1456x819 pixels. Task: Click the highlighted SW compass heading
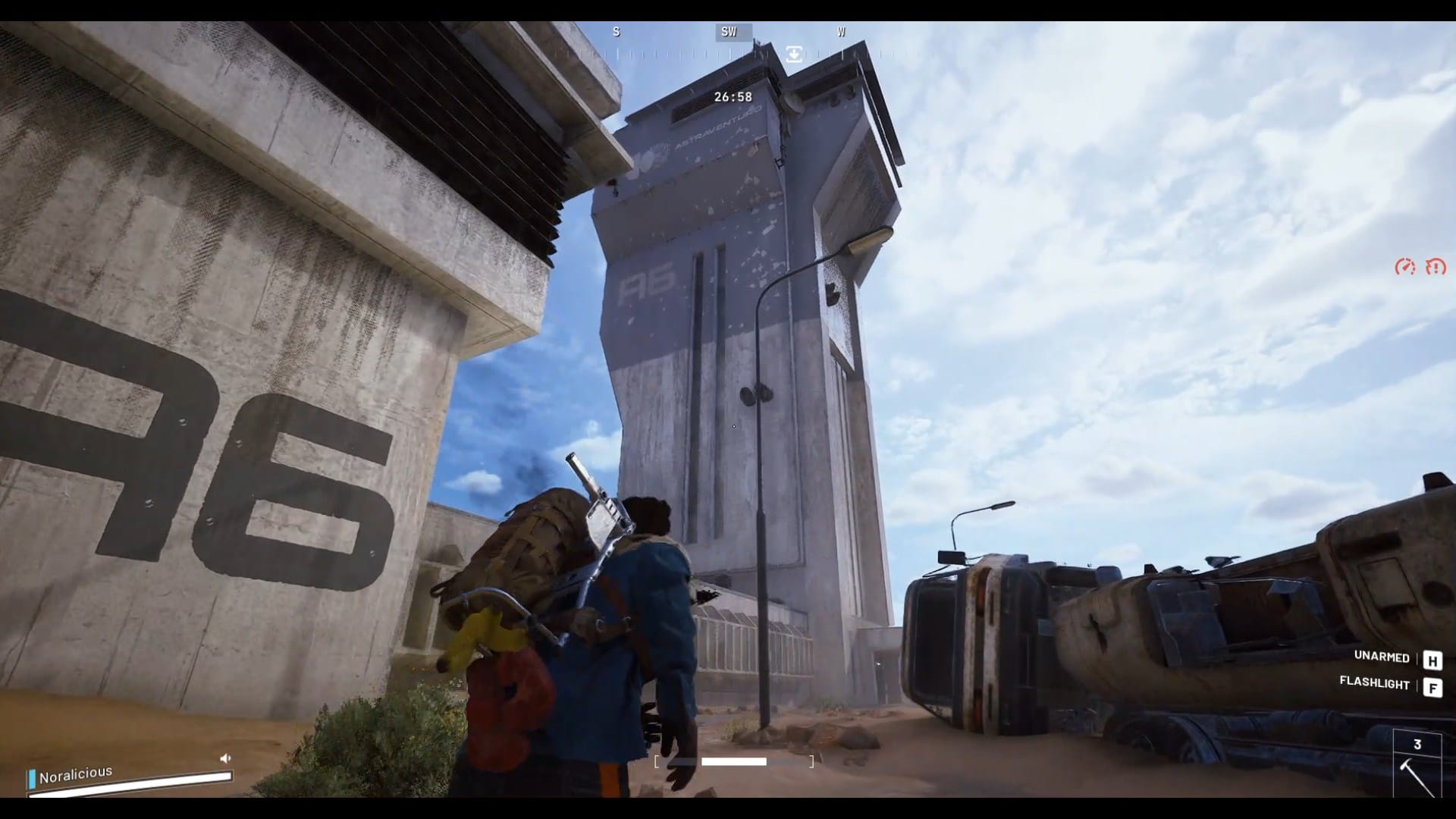tap(730, 32)
